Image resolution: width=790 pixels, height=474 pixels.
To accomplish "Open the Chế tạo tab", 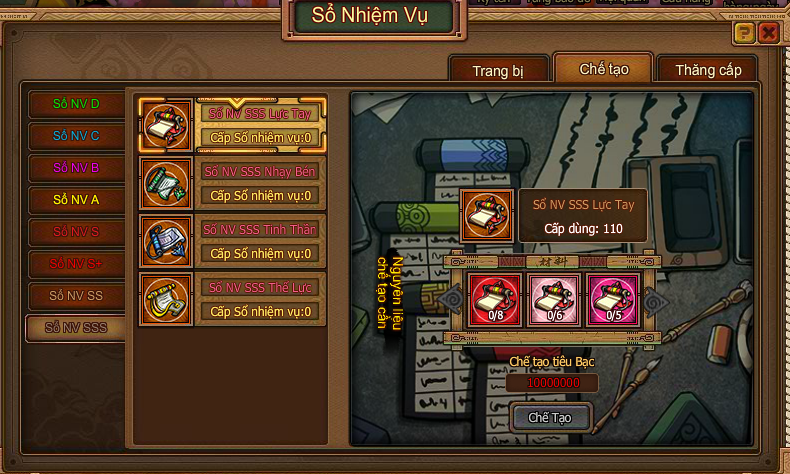I will 603,69.
